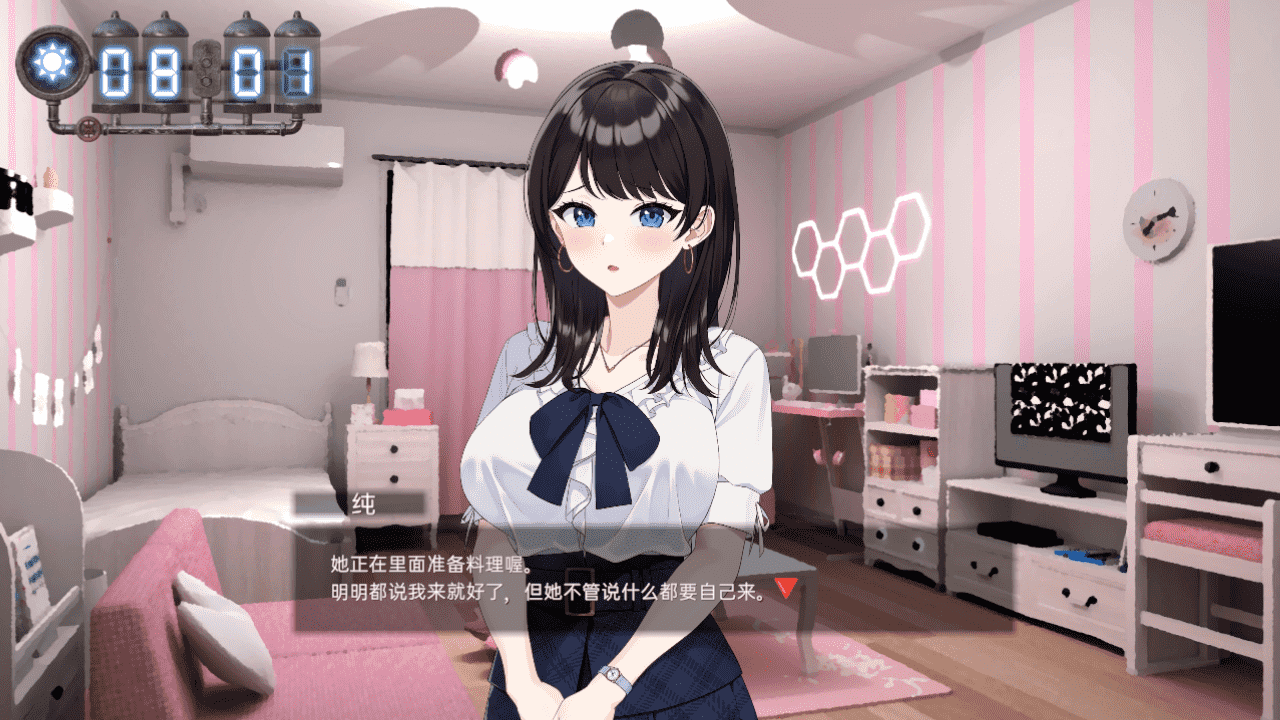The image size is (1280, 720).
Task: Click the red valve wheel under the clock
Action: [89, 129]
